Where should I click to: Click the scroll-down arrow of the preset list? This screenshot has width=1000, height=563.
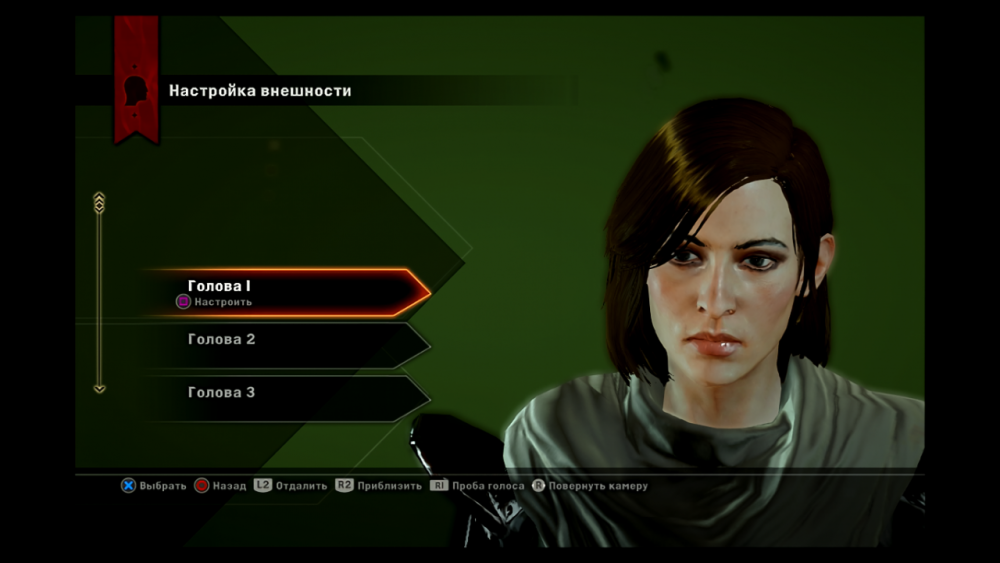(99, 388)
